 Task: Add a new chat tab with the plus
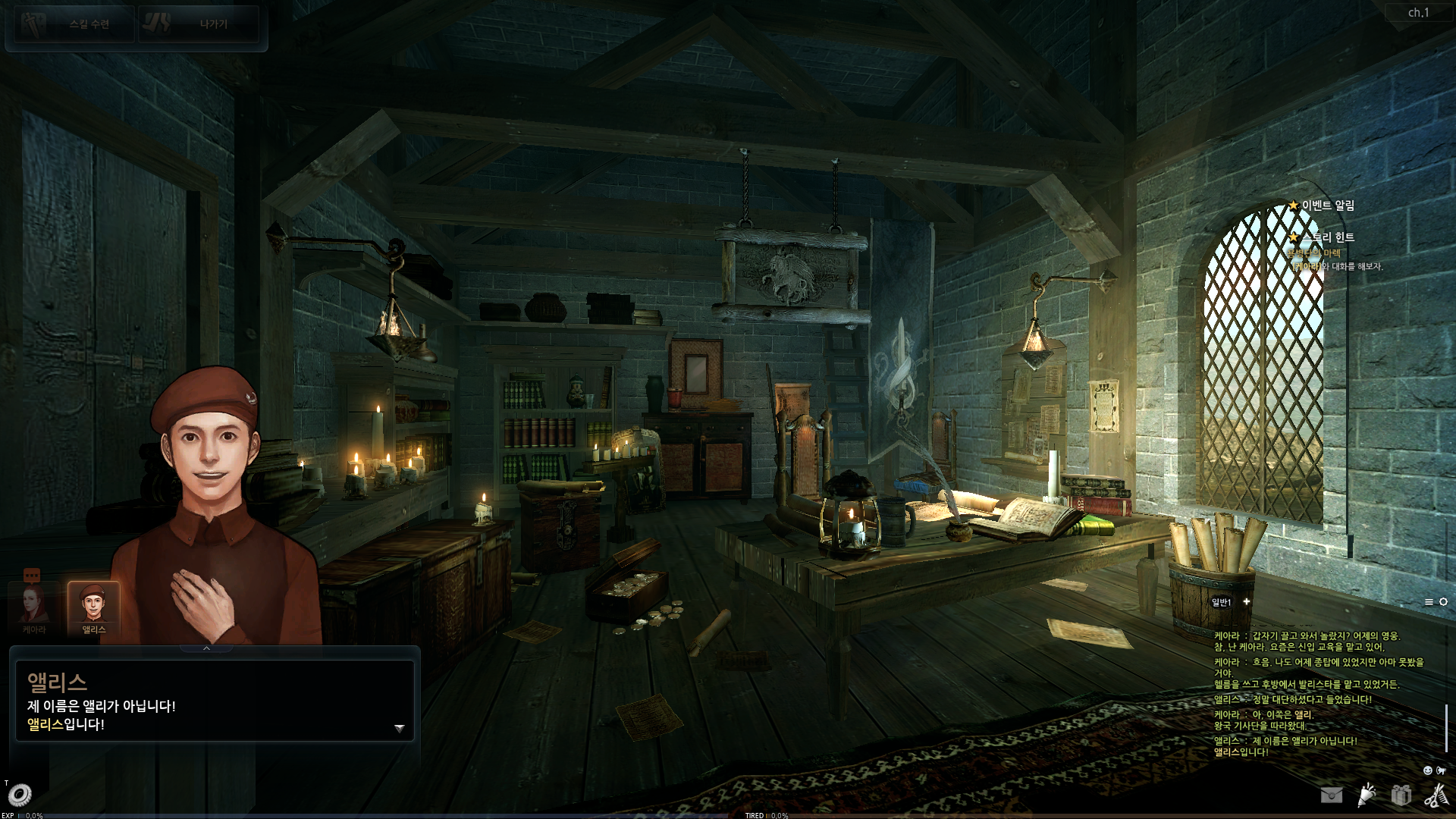point(1246,601)
